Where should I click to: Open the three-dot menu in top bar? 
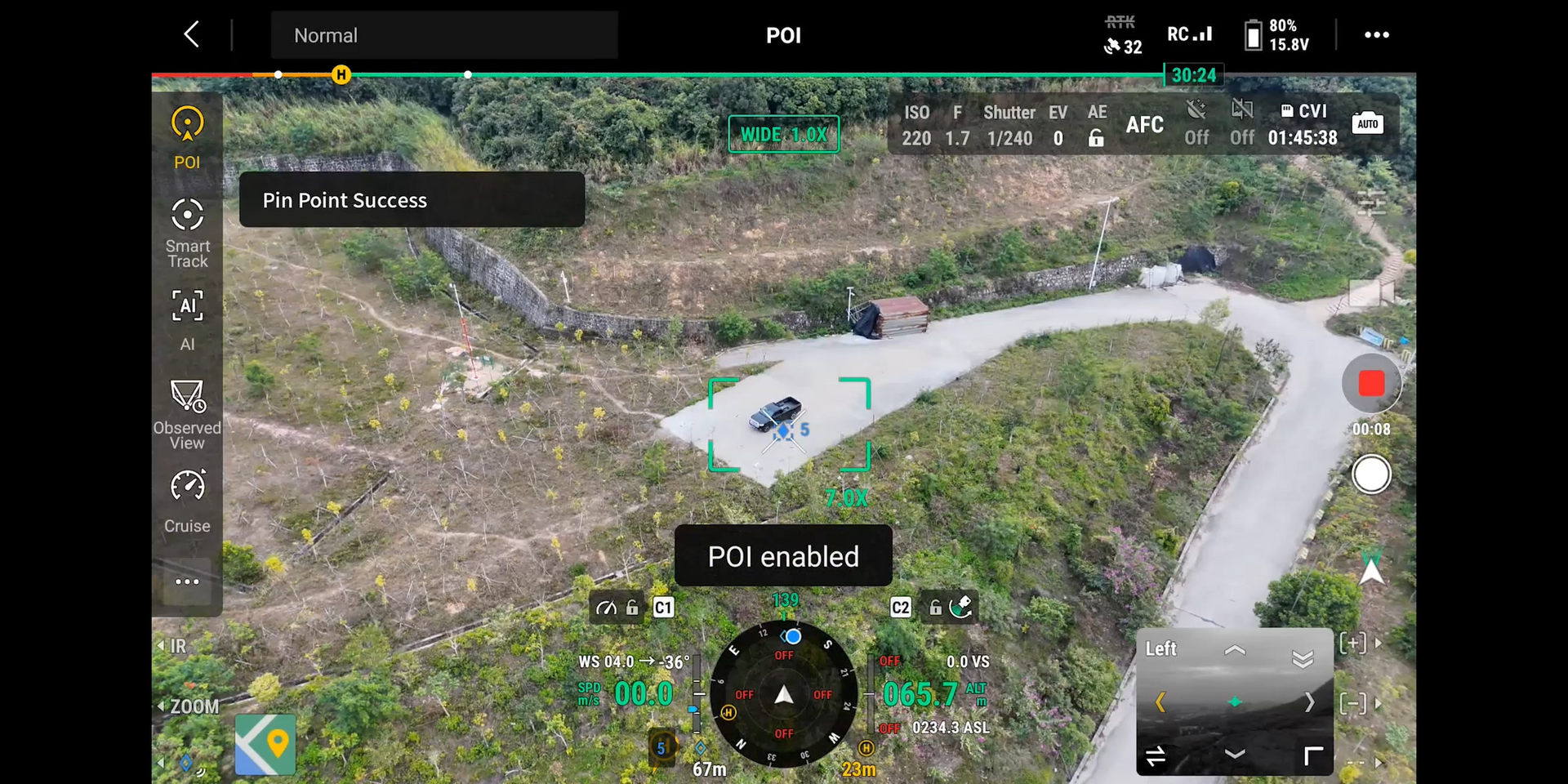coord(1376,35)
